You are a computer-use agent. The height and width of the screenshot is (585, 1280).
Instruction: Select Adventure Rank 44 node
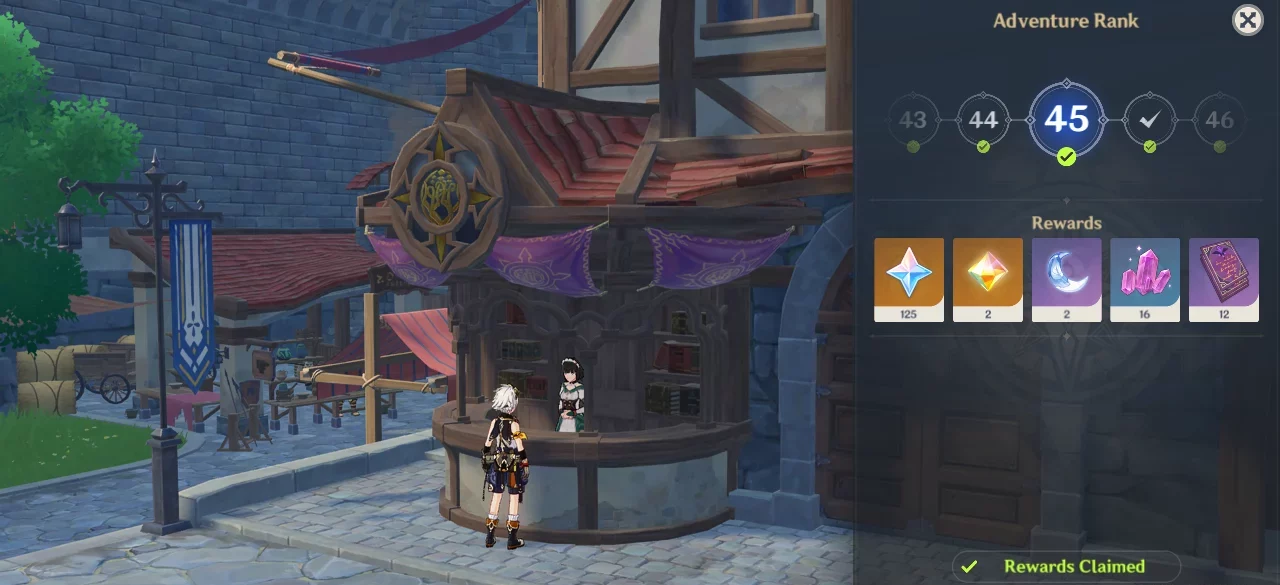point(983,120)
